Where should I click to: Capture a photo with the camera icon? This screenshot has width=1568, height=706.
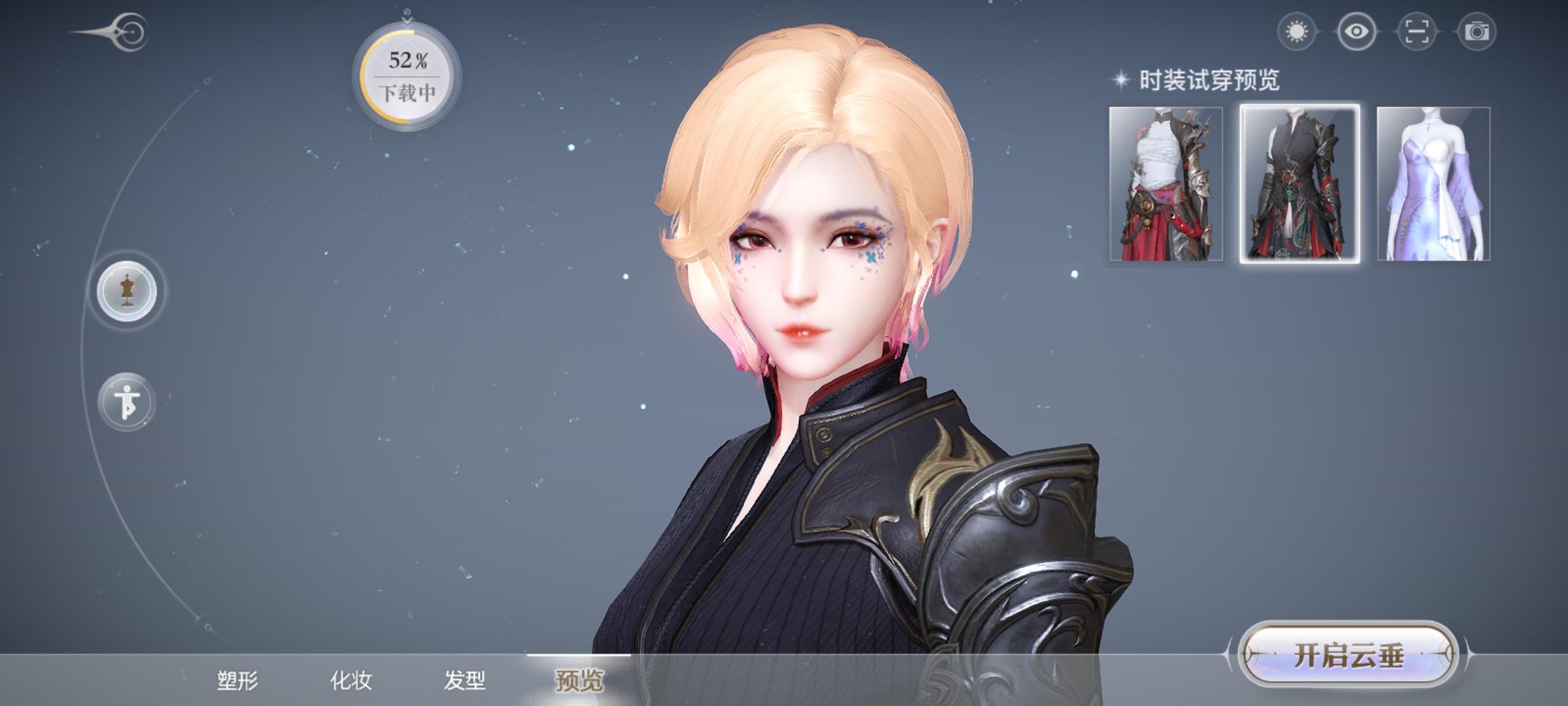tap(1478, 30)
